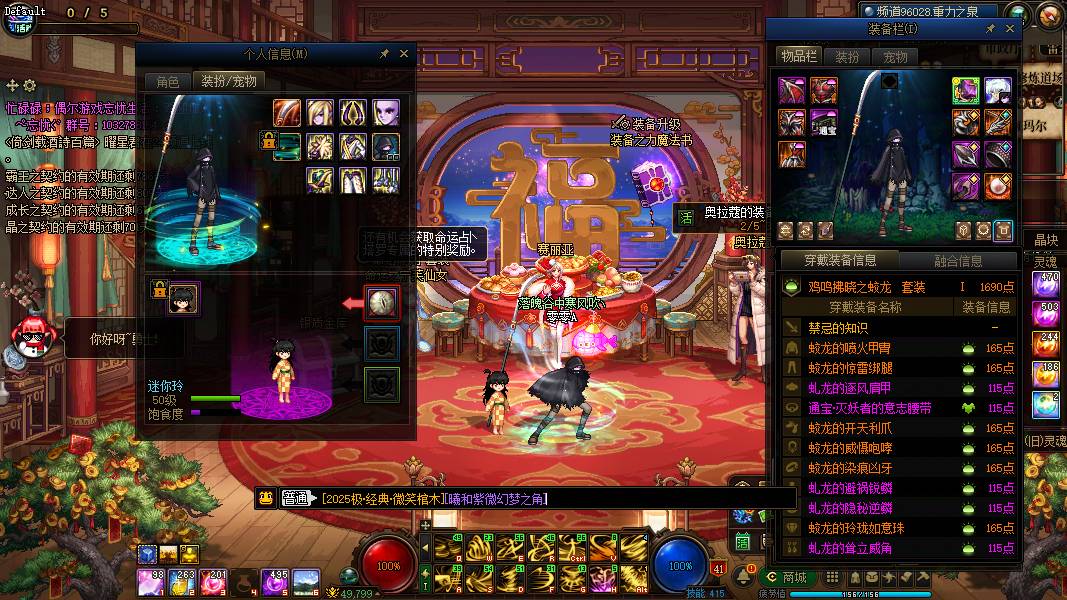Select the white-haired character avatar equipment slot
Image resolution: width=1067 pixels, height=600 pixels.
pos(997,91)
